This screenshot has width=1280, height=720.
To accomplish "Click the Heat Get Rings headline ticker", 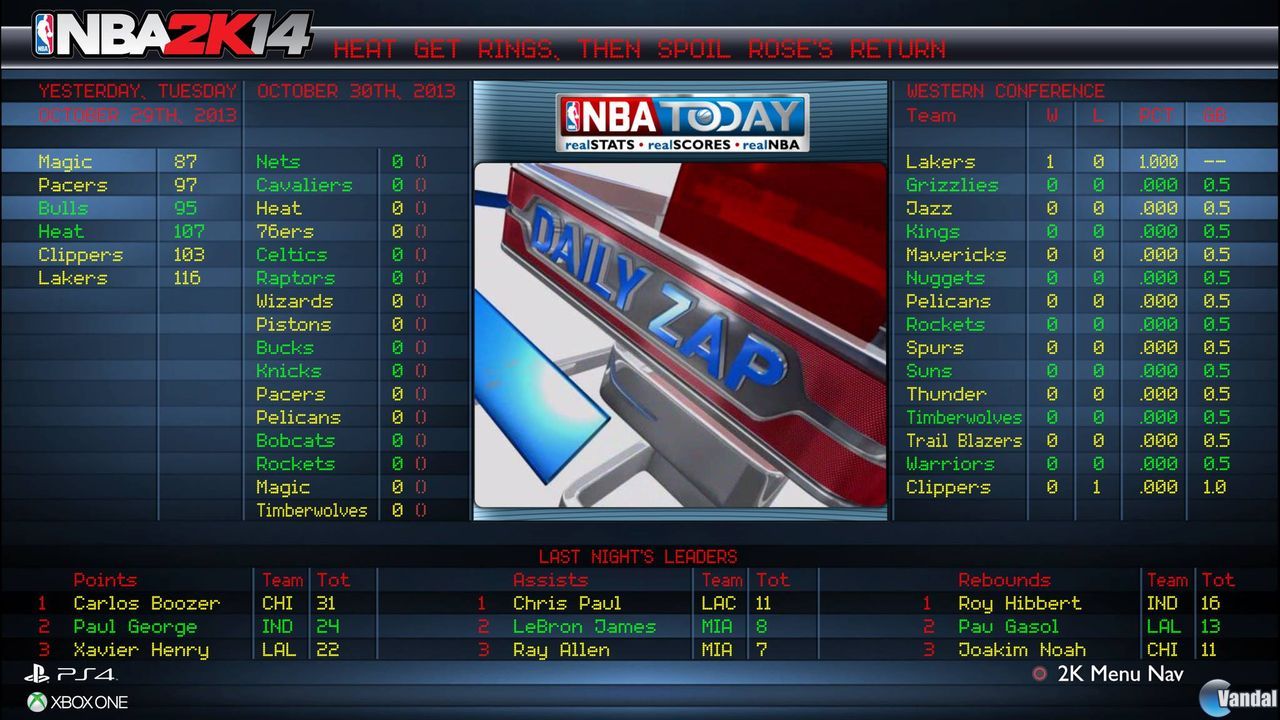I will tap(640, 48).
